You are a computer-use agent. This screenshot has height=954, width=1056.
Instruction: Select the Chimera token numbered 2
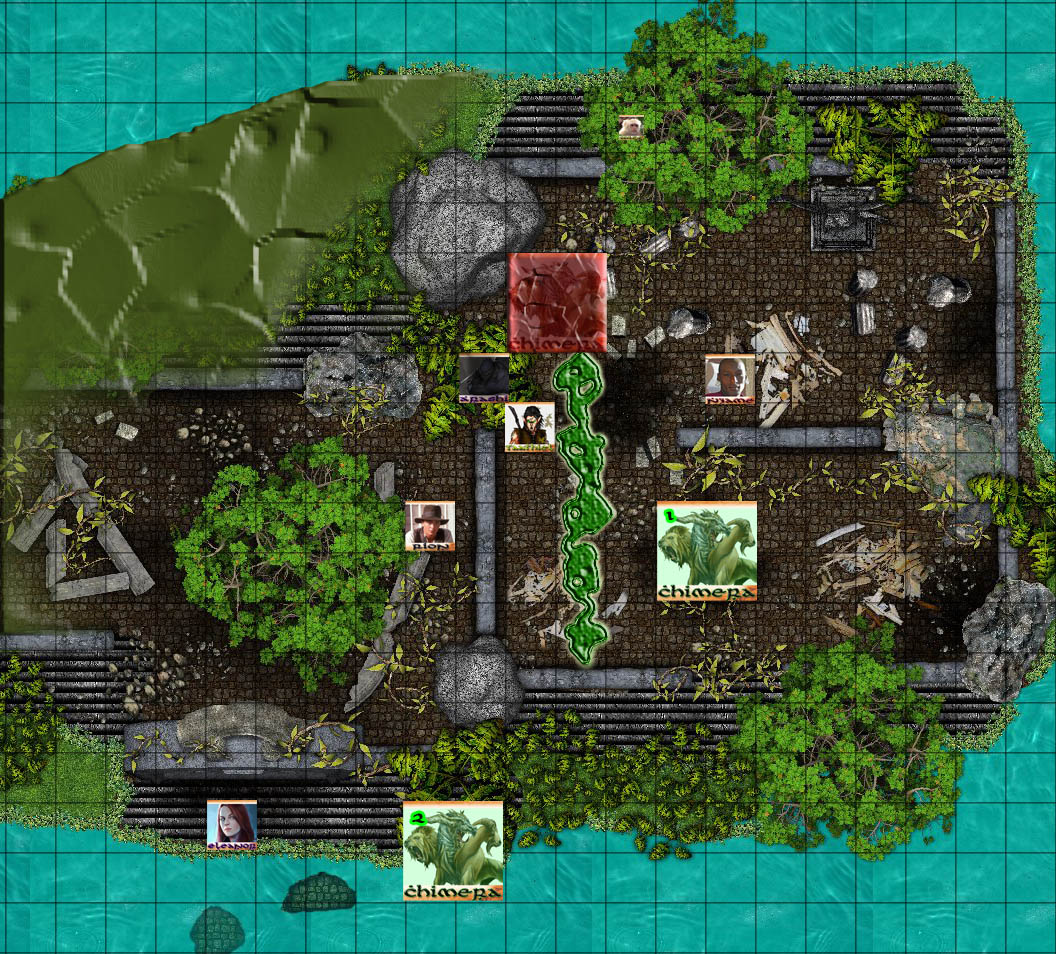453,851
